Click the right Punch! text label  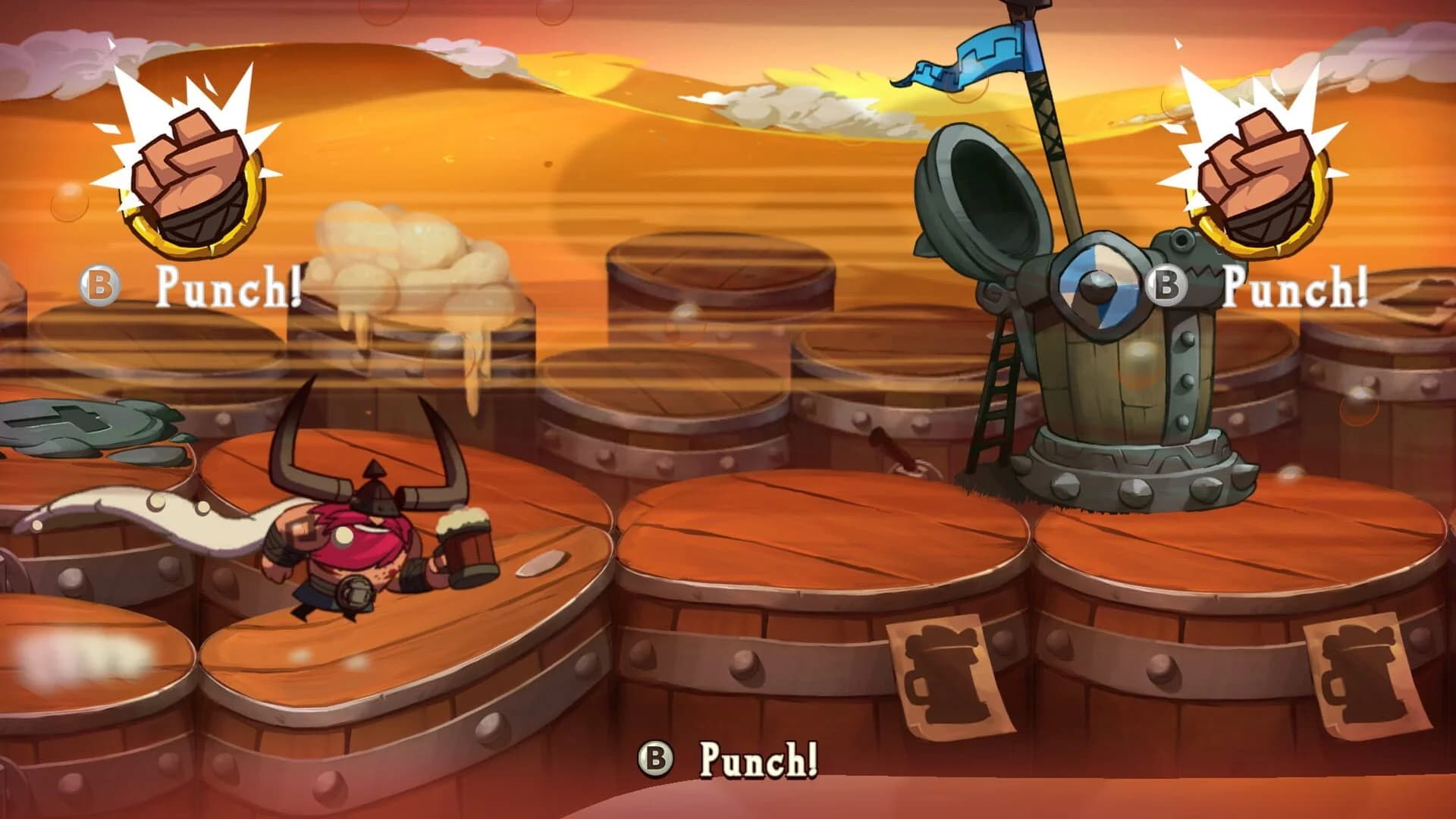tap(1297, 287)
